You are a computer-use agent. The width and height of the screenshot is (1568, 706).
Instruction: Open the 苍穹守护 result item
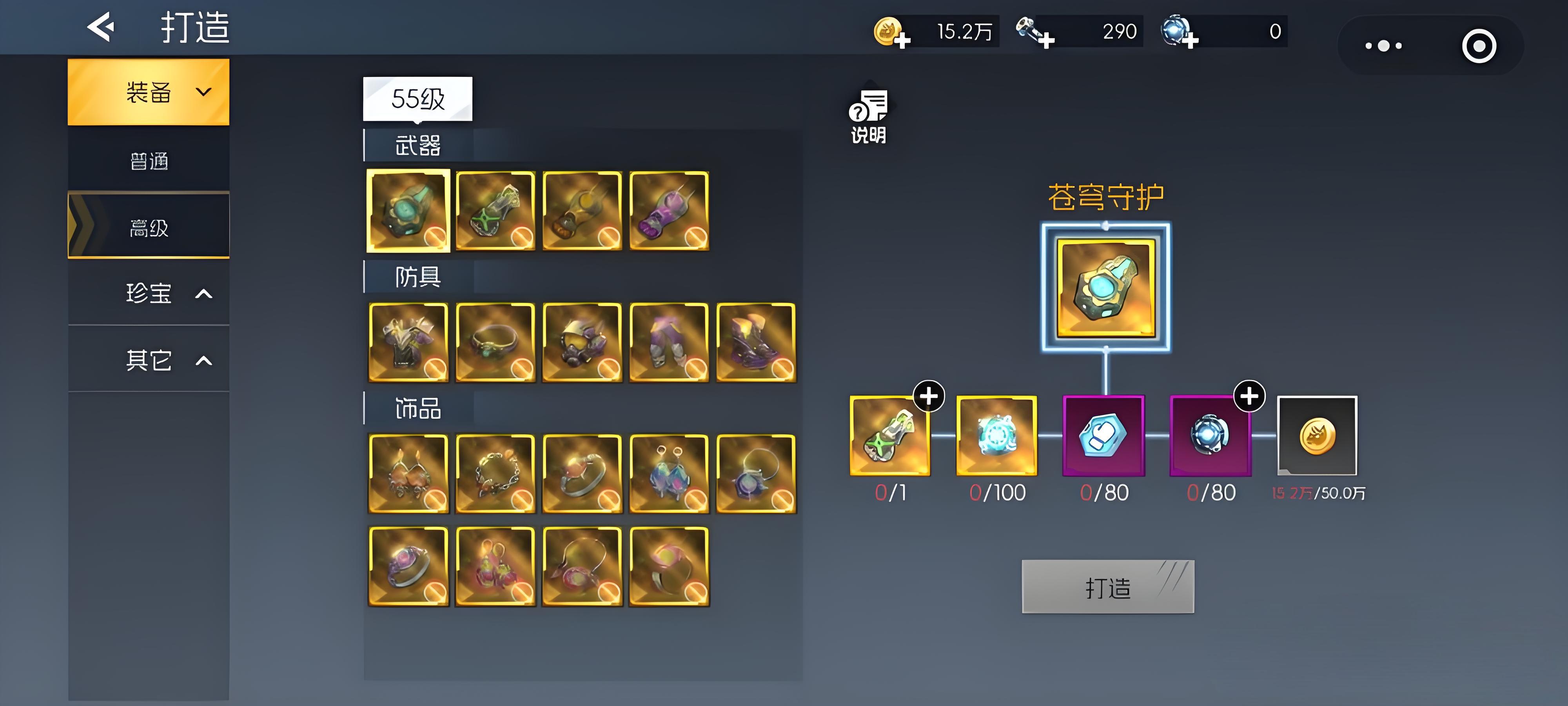tap(1105, 287)
